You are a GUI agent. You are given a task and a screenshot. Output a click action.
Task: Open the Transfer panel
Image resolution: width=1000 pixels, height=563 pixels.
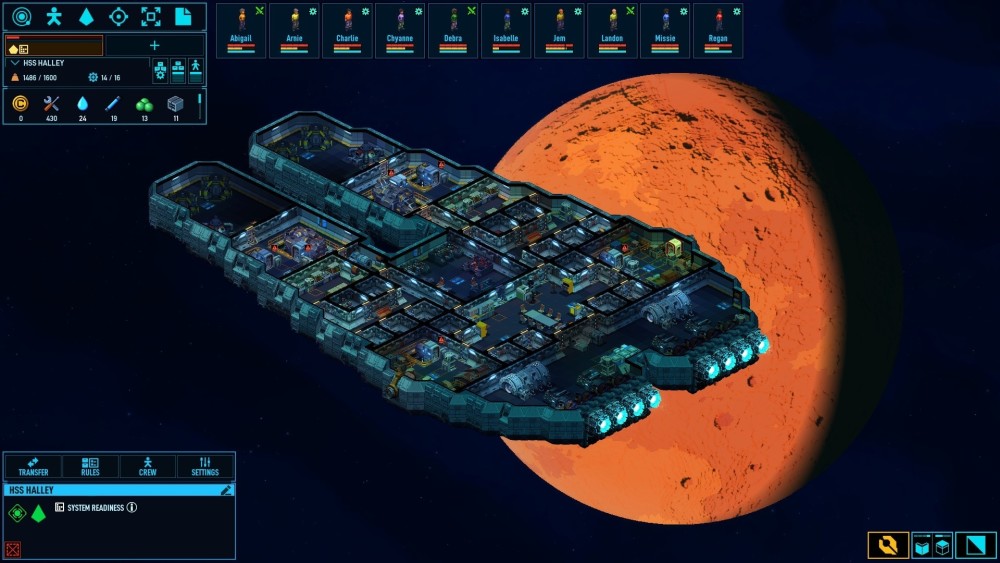coord(33,466)
